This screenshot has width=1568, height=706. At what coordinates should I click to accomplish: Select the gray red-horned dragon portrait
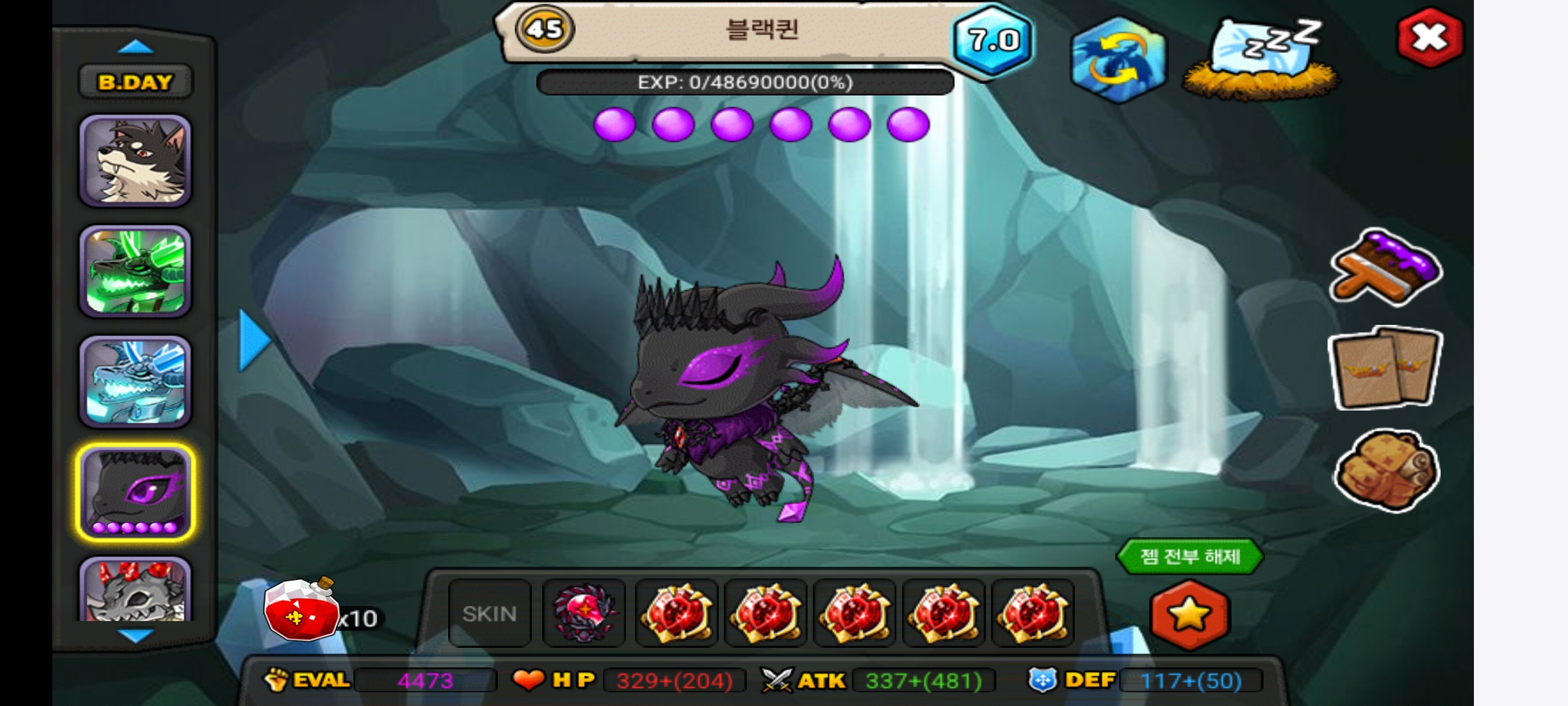(x=135, y=590)
